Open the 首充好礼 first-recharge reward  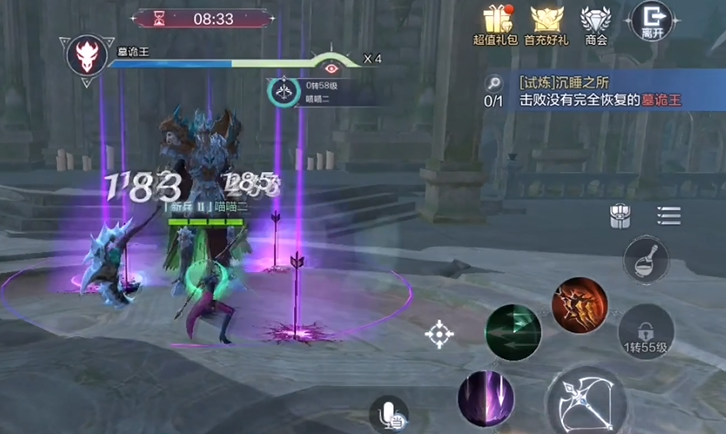pyautogui.click(x=548, y=23)
